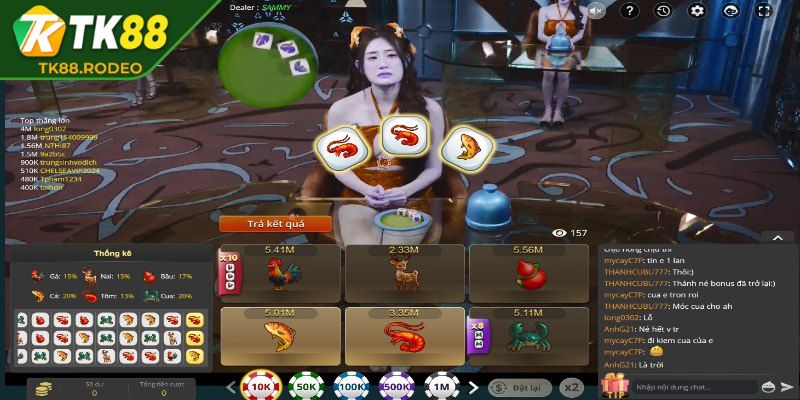Select the shrimp betting tile
This screenshot has width=800, height=400.
(x=403, y=335)
